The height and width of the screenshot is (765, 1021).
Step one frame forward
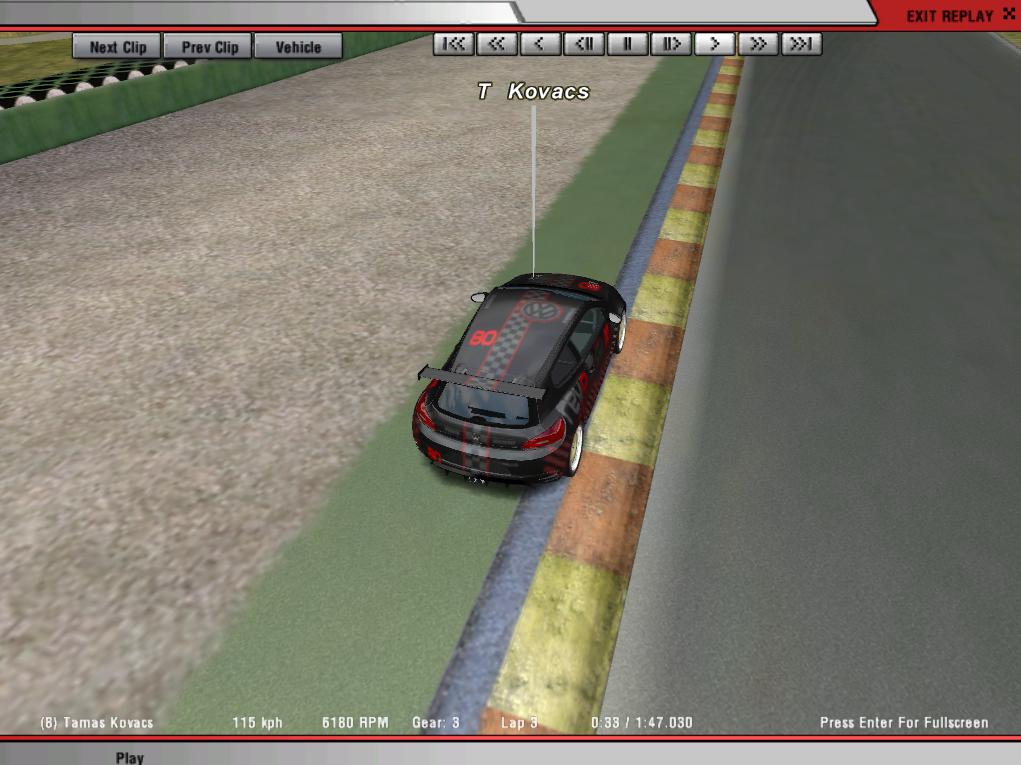point(671,44)
